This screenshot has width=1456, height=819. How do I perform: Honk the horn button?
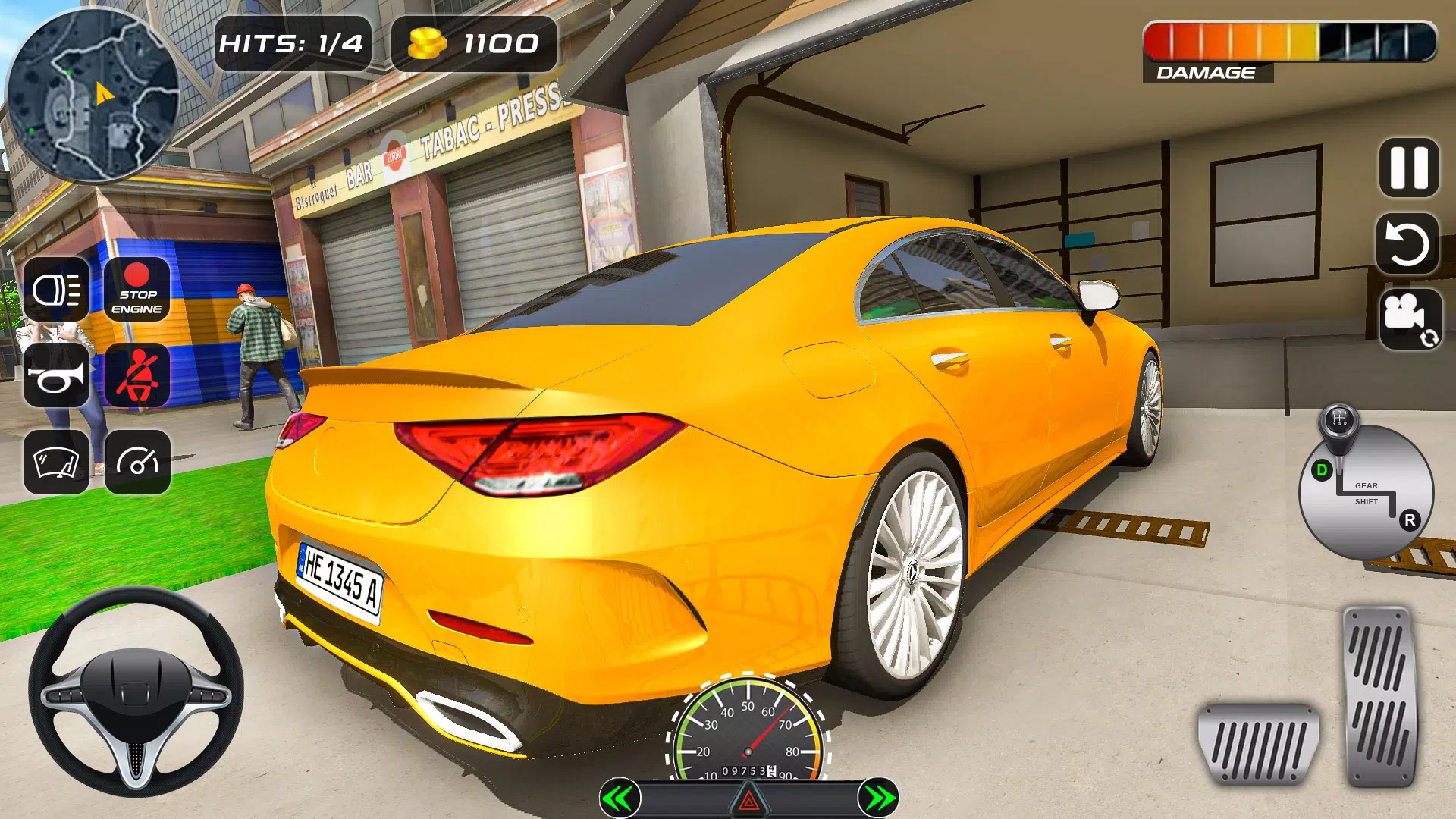click(x=57, y=376)
